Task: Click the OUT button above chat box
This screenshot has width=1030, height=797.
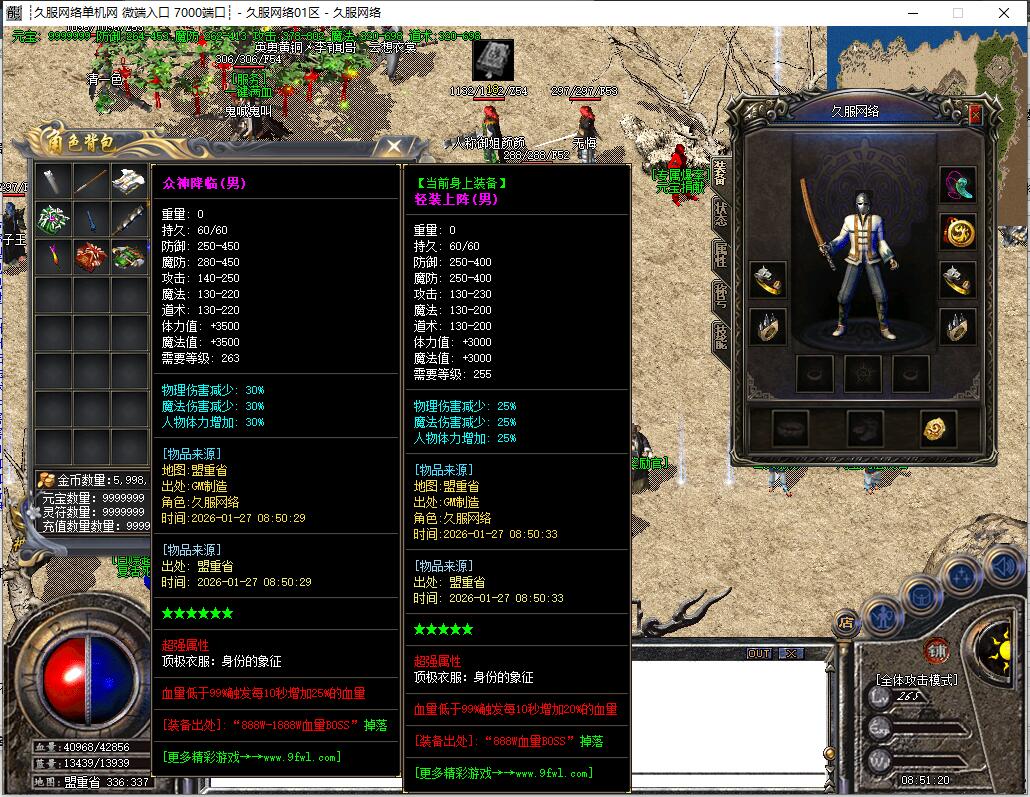Action: click(759, 653)
